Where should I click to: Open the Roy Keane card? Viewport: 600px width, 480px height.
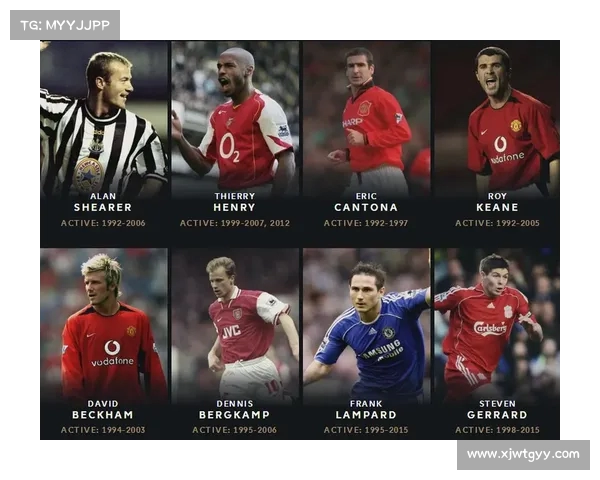[497, 140]
